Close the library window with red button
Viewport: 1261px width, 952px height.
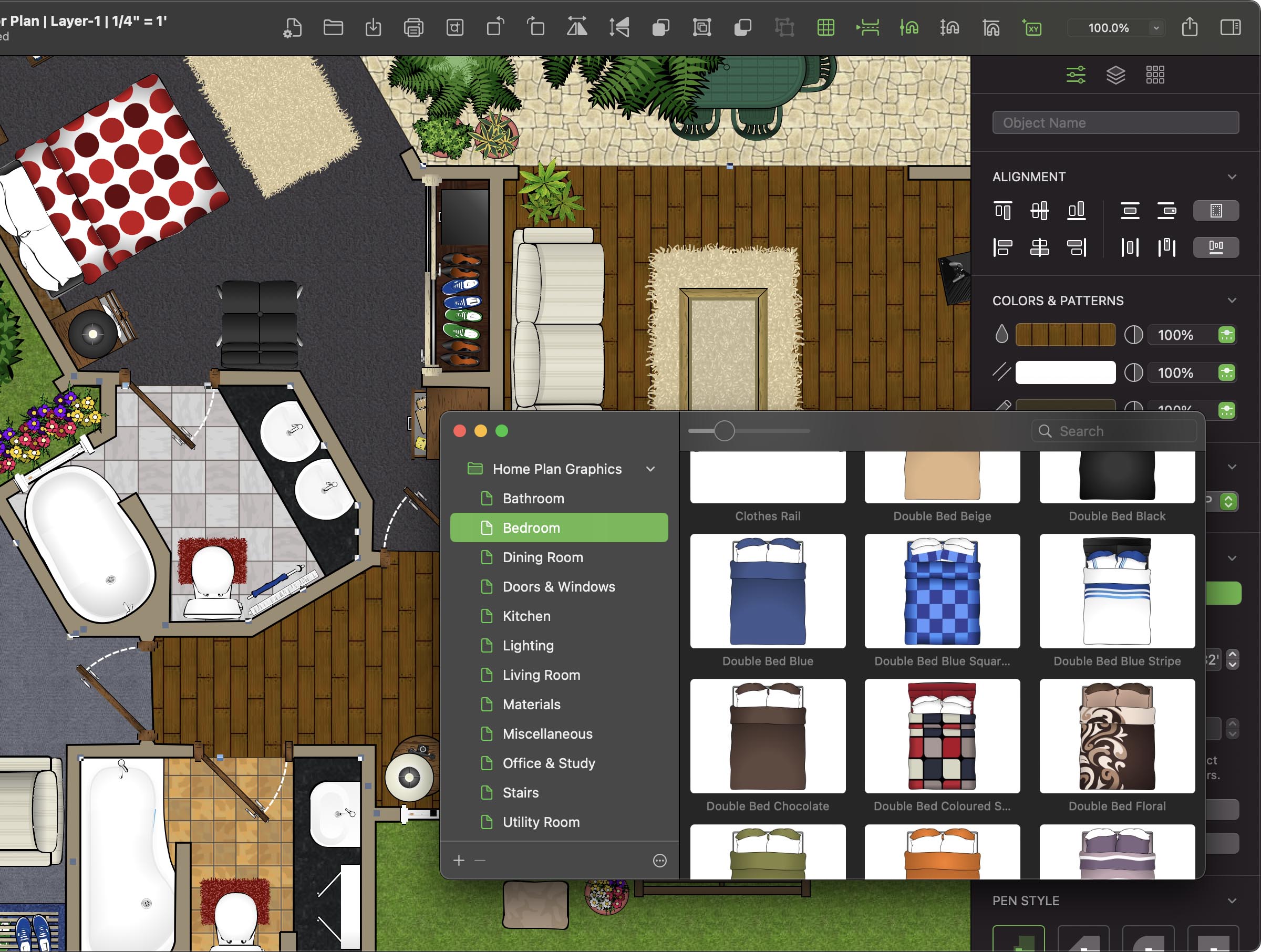(x=460, y=431)
